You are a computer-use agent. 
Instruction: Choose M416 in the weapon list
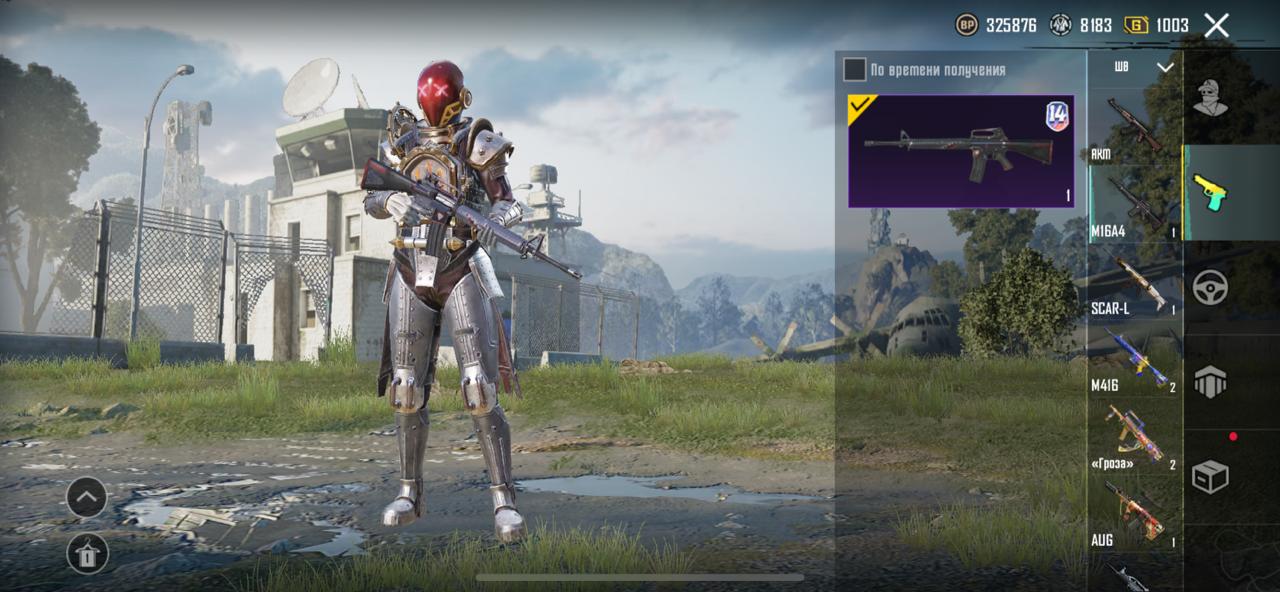[x=1134, y=360]
